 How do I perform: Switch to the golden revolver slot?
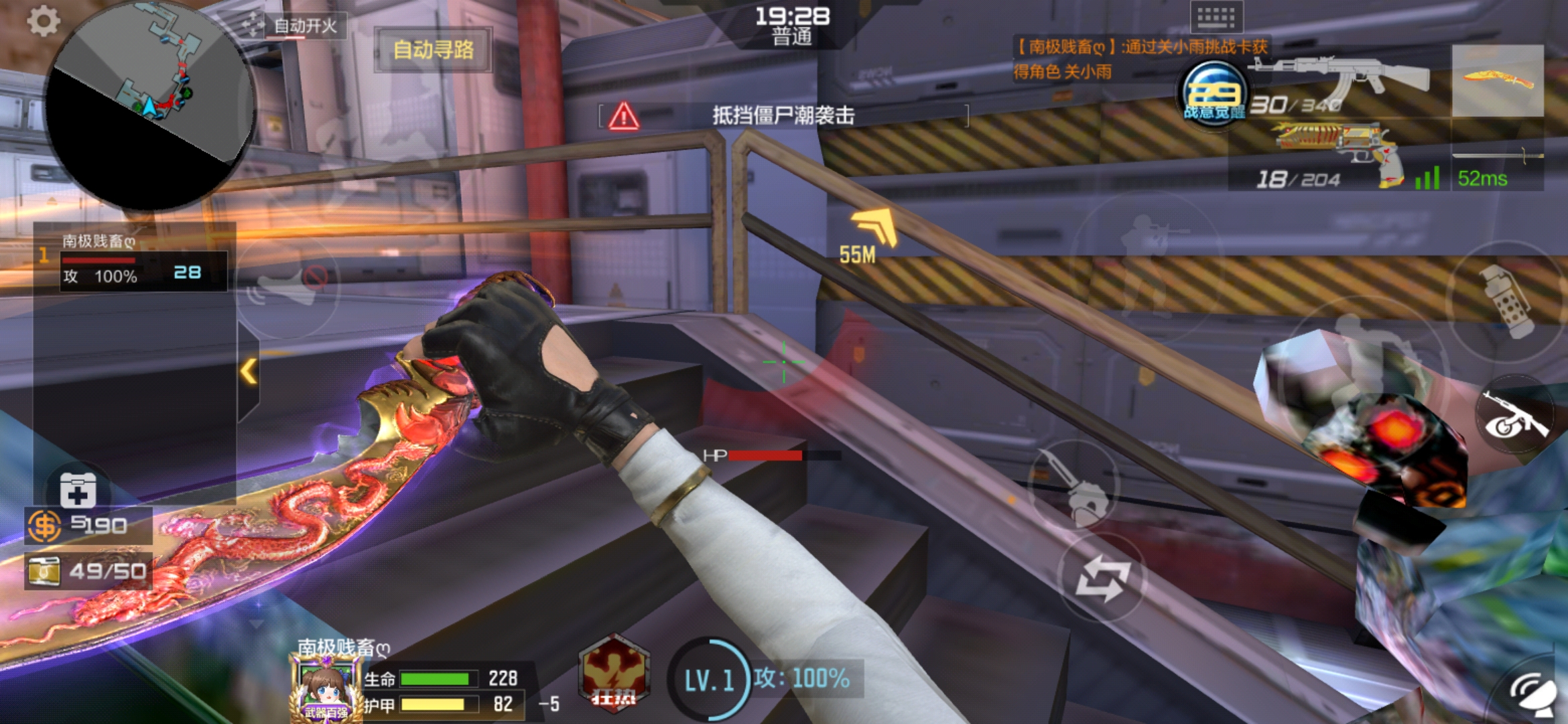pyautogui.click(x=1339, y=156)
